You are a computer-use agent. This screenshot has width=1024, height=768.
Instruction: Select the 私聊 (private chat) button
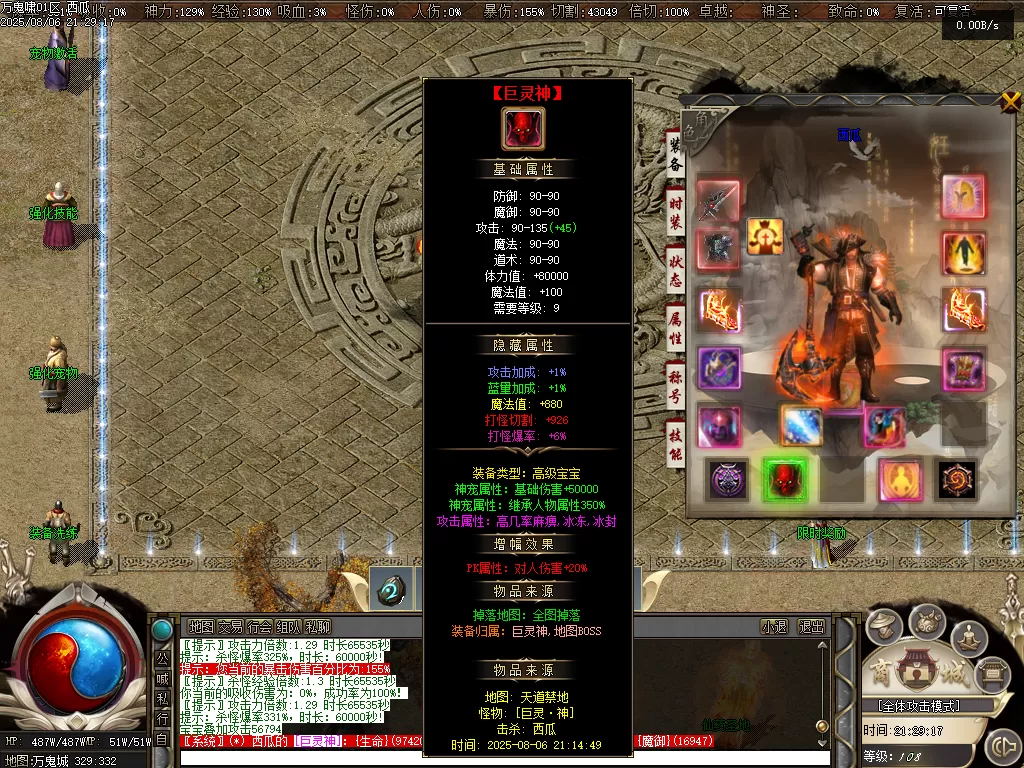[318, 627]
